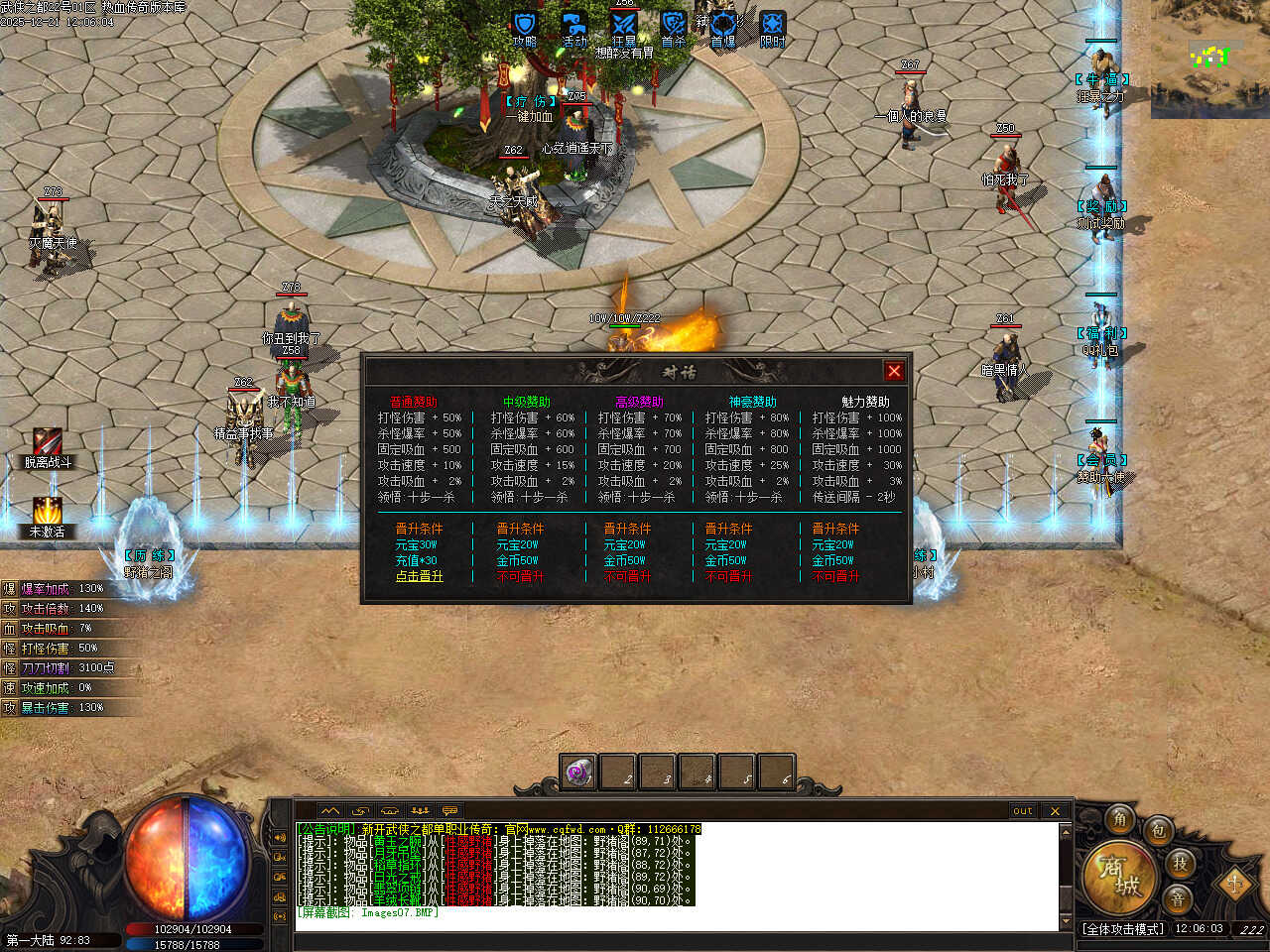Image resolution: width=1270 pixels, height=952 pixels.
Task: Toggle sound with the 音 button
Action: [1178, 898]
